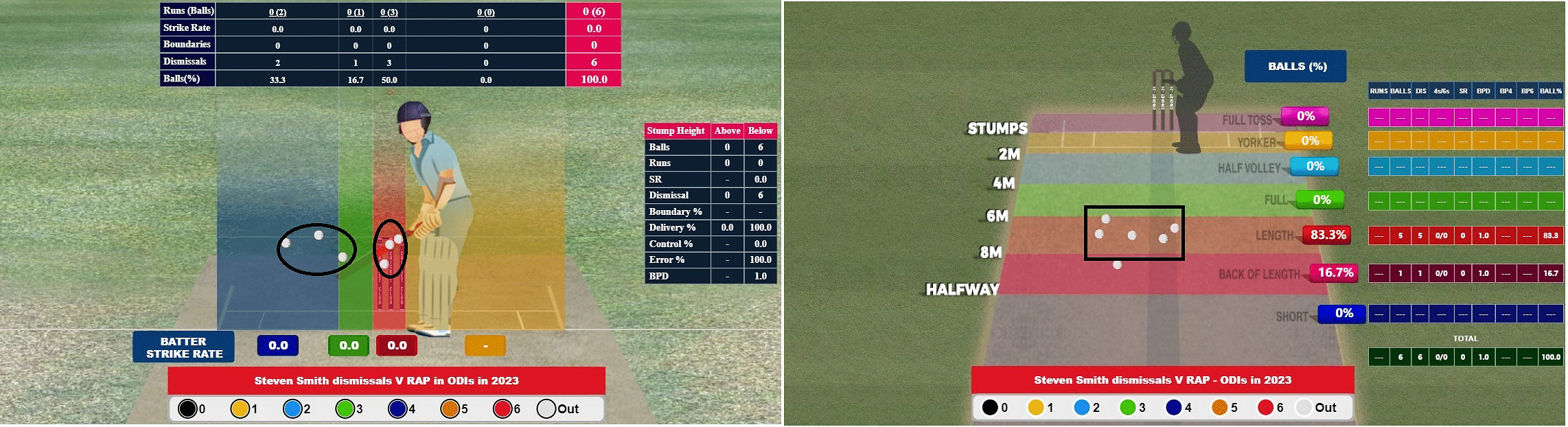
Task: Open the underlined 0 (1) runs link
Action: coord(355,12)
